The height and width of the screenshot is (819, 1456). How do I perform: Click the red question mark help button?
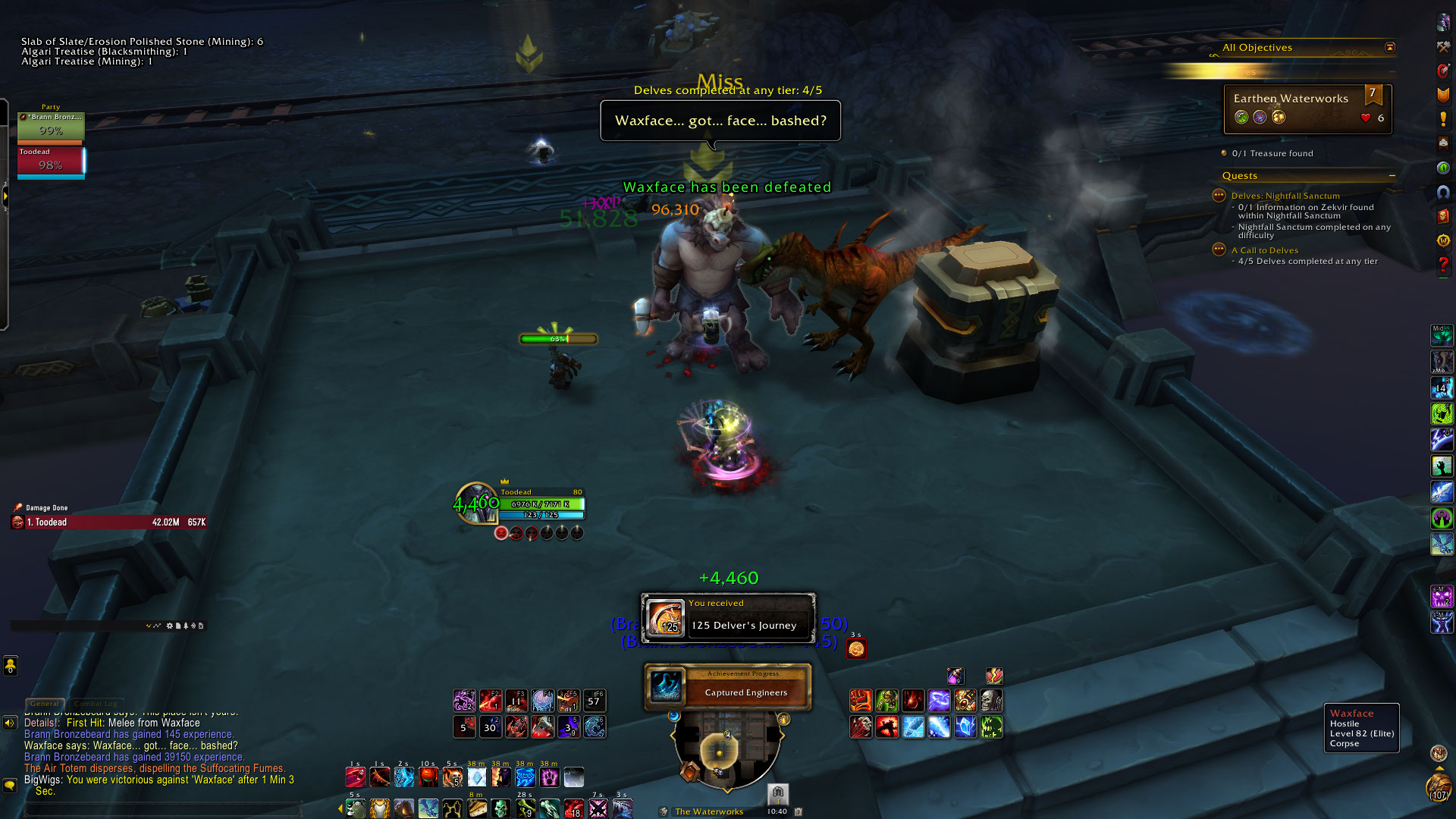tap(1443, 265)
